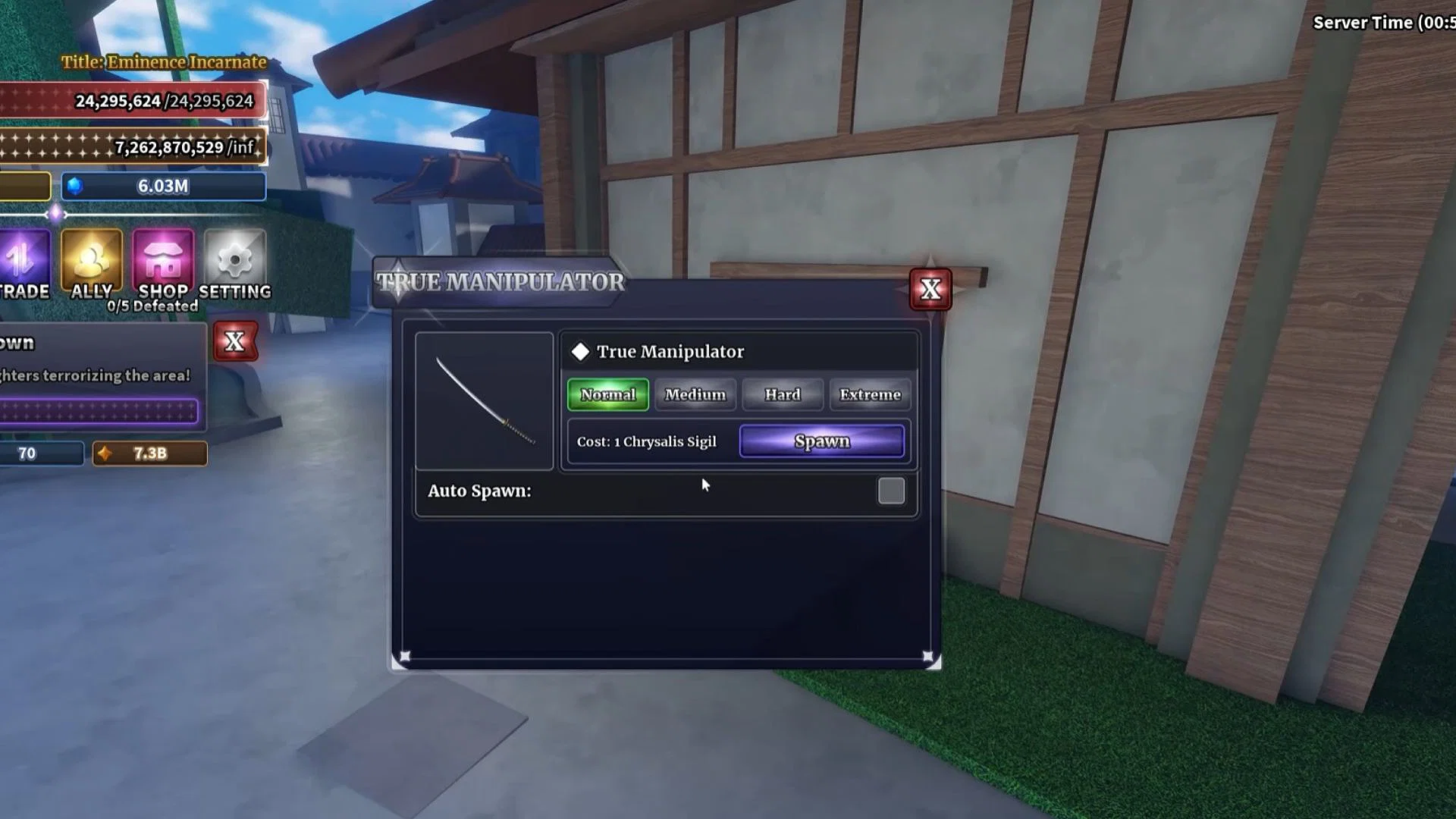1456x819 pixels.
Task: Click the diamond beside True Manipulator name
Action: (580, 351)
